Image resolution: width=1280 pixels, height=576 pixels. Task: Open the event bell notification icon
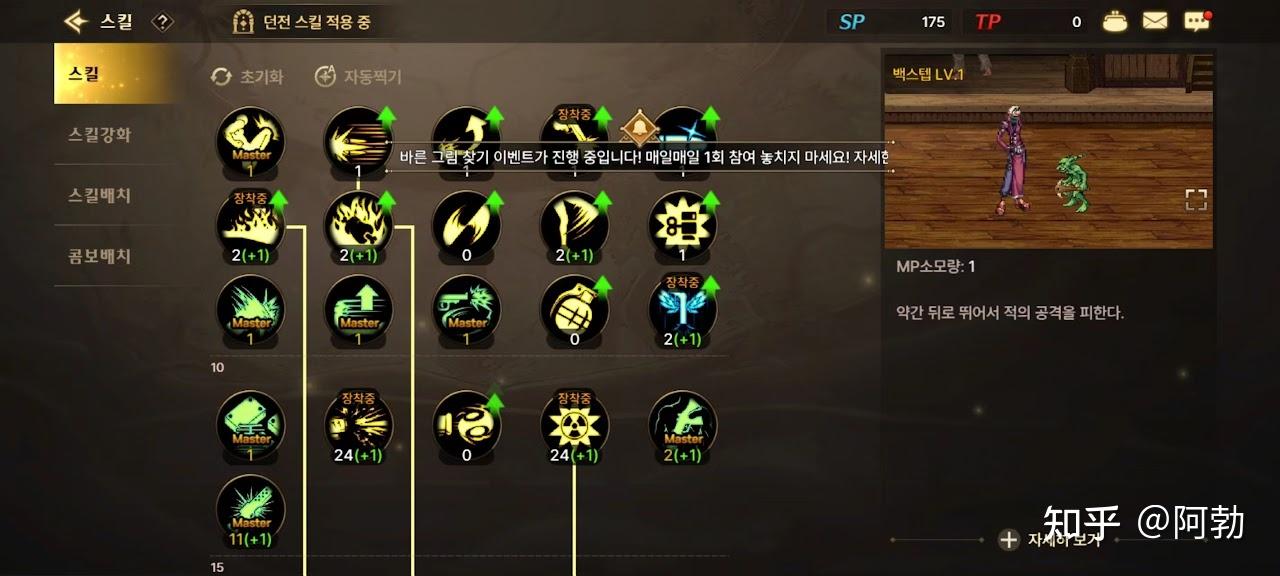point(636,129)
